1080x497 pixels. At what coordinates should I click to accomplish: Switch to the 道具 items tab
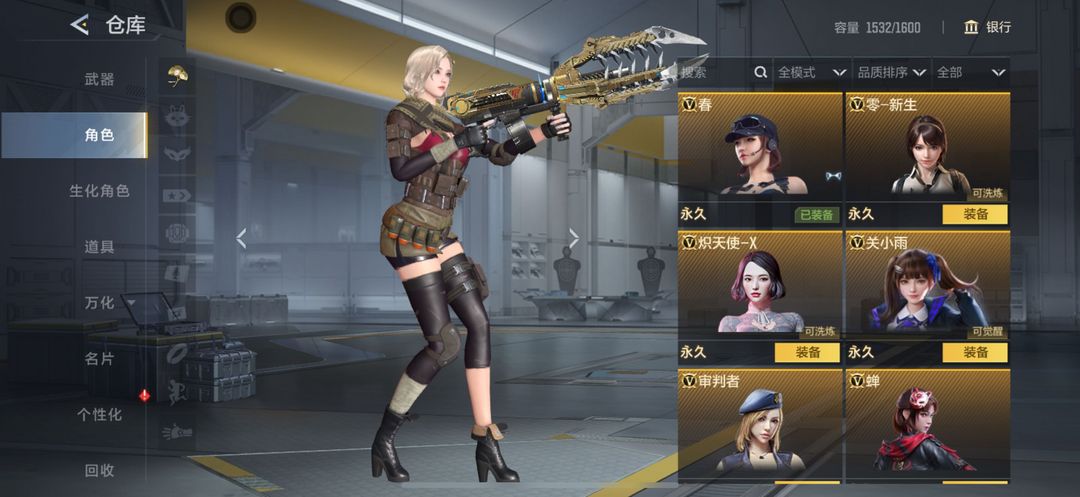[99, 246]
